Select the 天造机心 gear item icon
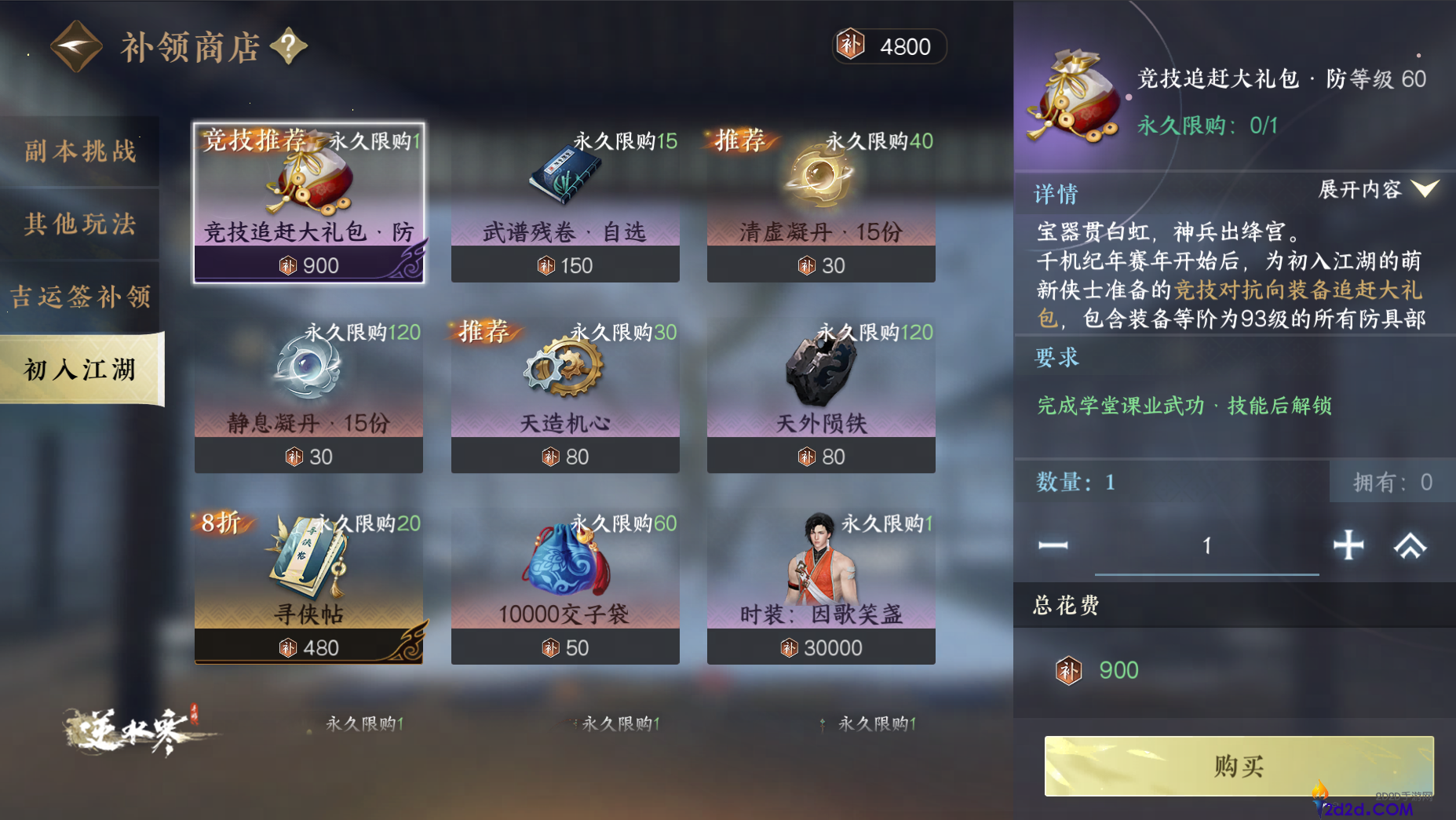This screenshot has height=820, width=1456. click(564, 369)
